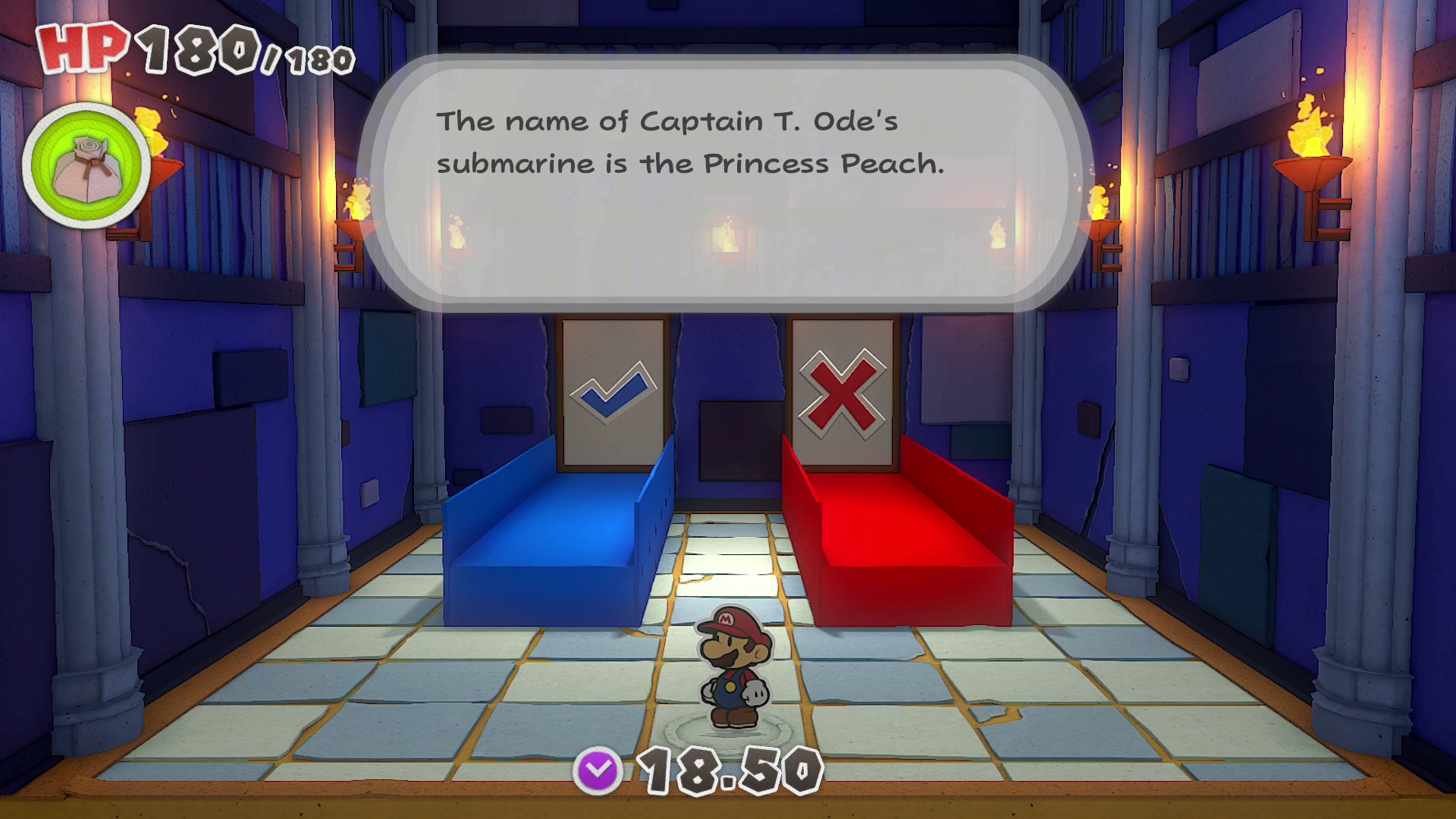Select the red X false answer panel

pyautogui.click(x=843, y=391)
